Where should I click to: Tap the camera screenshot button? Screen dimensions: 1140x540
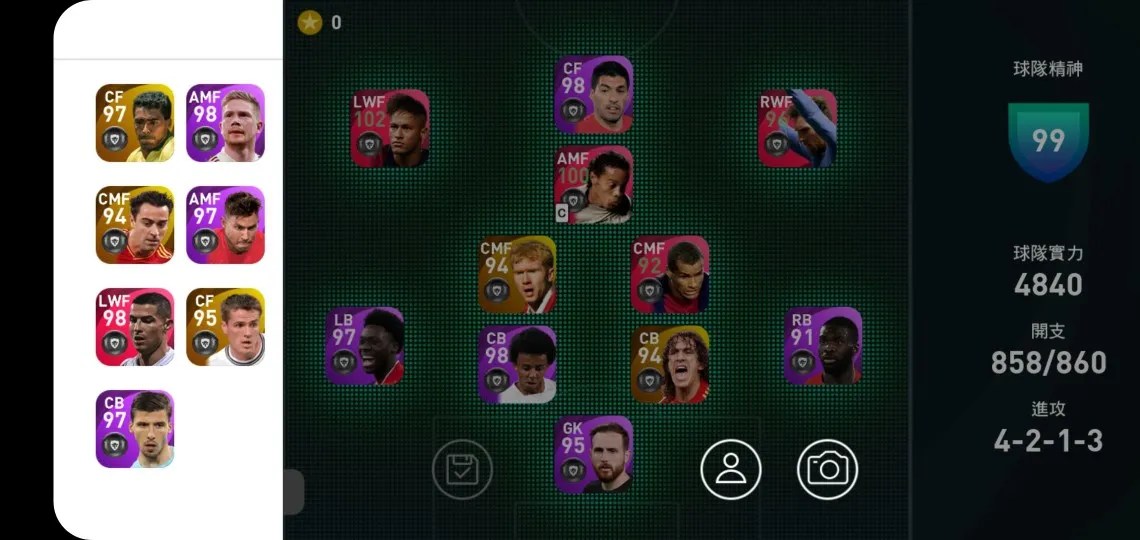827,469
